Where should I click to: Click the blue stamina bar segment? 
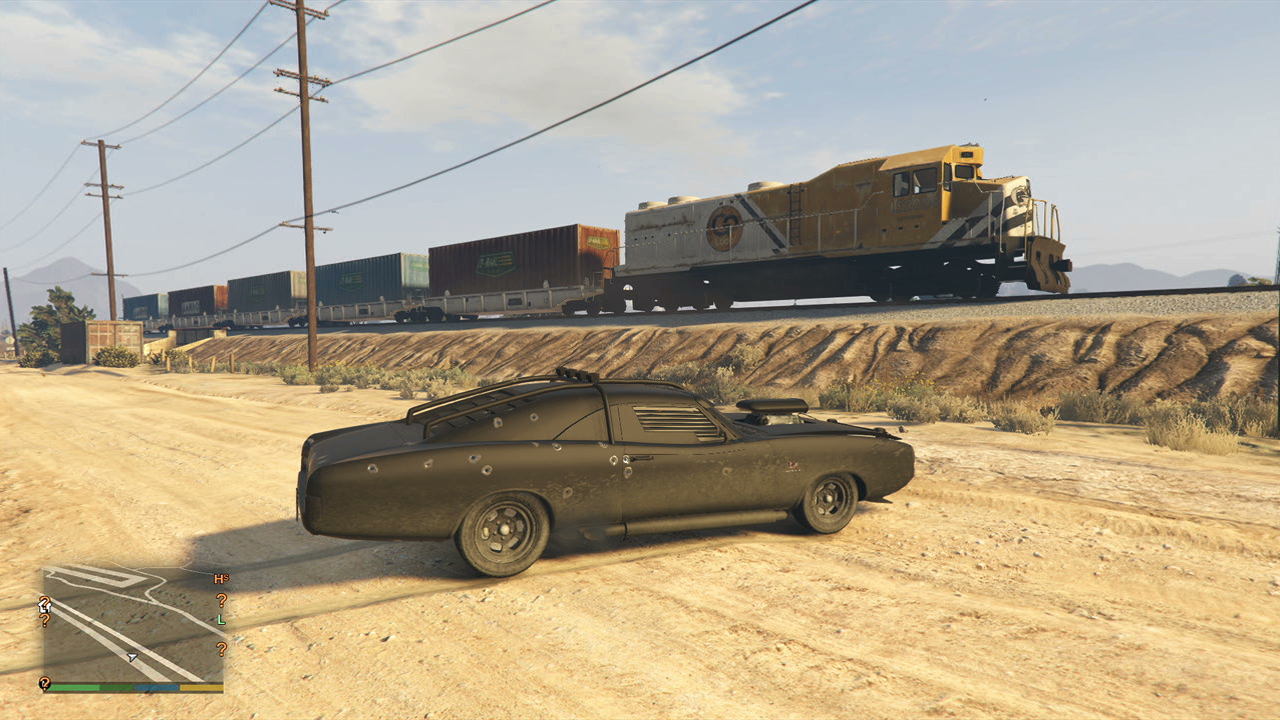click(x=156, y=687)
